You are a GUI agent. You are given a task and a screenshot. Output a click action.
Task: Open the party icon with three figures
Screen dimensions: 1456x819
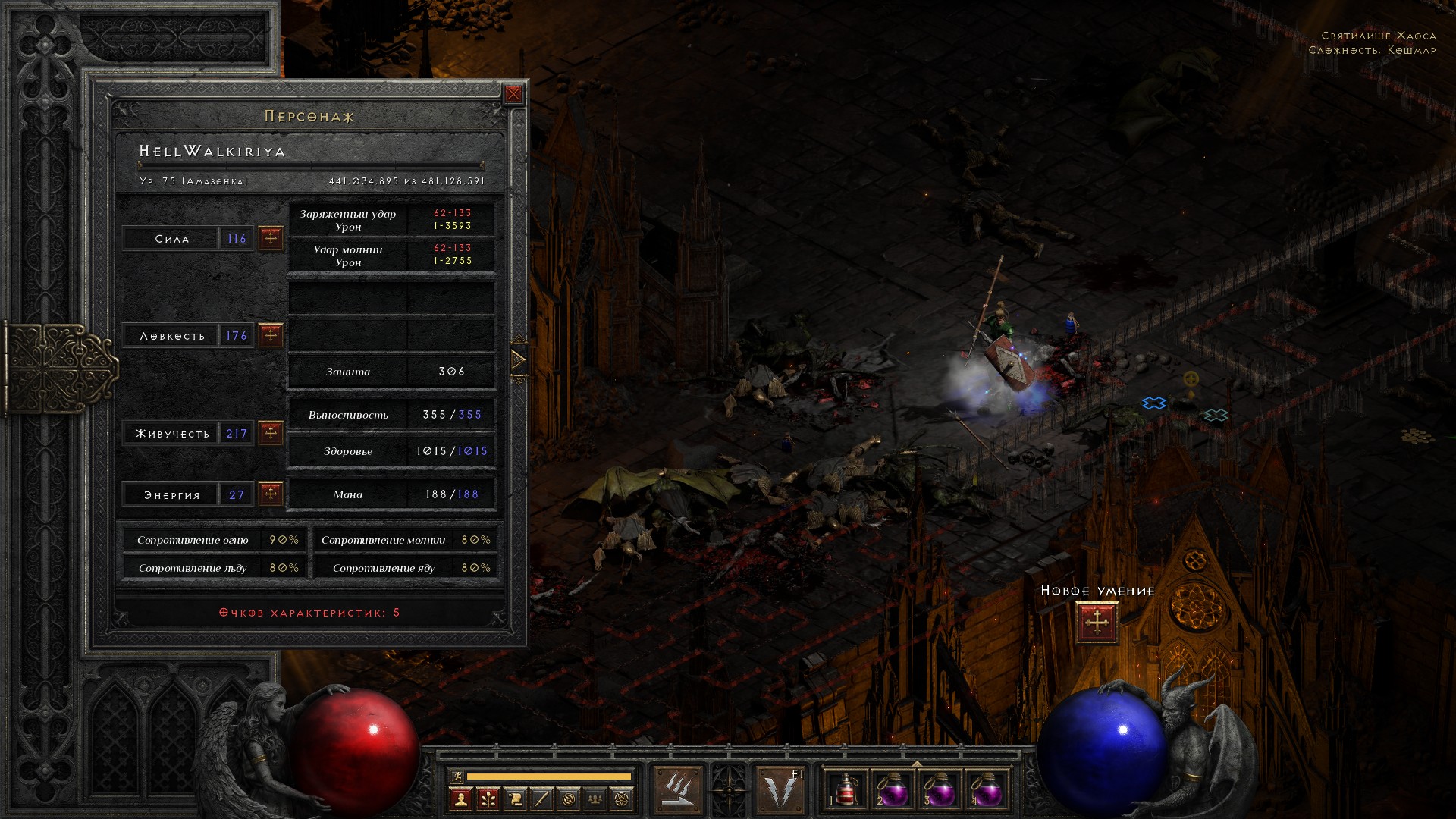pos(596,799)
